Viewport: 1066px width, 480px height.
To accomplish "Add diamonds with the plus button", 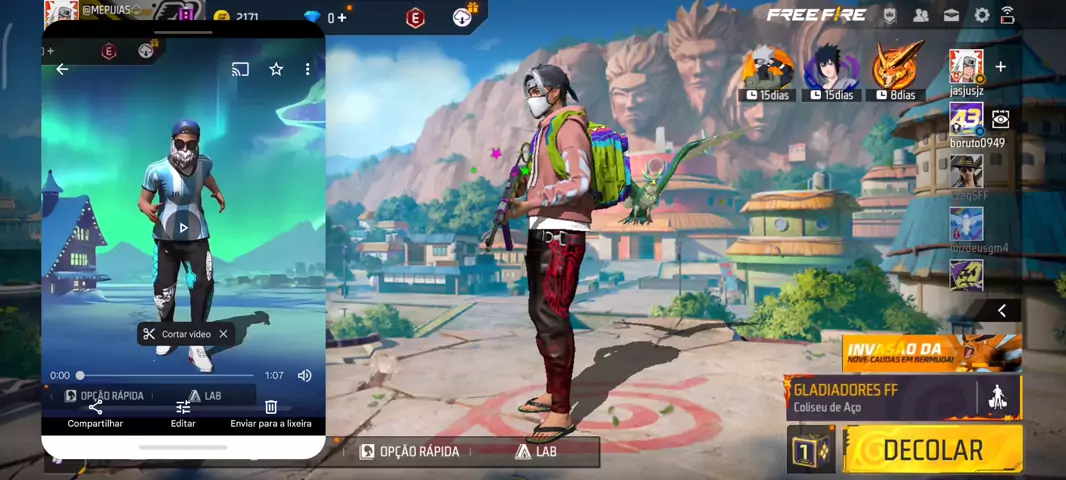I will 342,18.
